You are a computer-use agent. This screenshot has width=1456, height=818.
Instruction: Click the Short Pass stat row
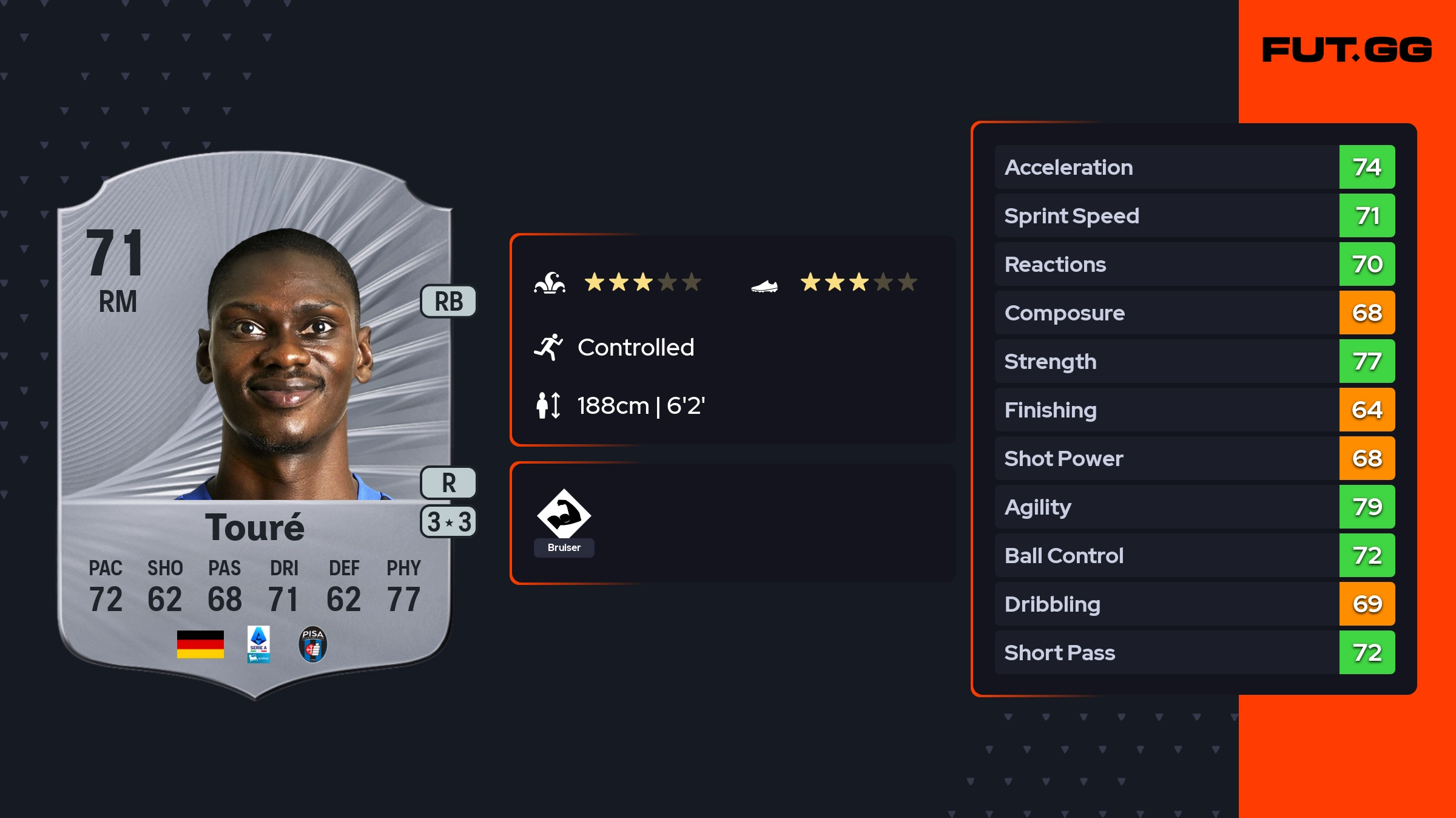[1194, 652]
